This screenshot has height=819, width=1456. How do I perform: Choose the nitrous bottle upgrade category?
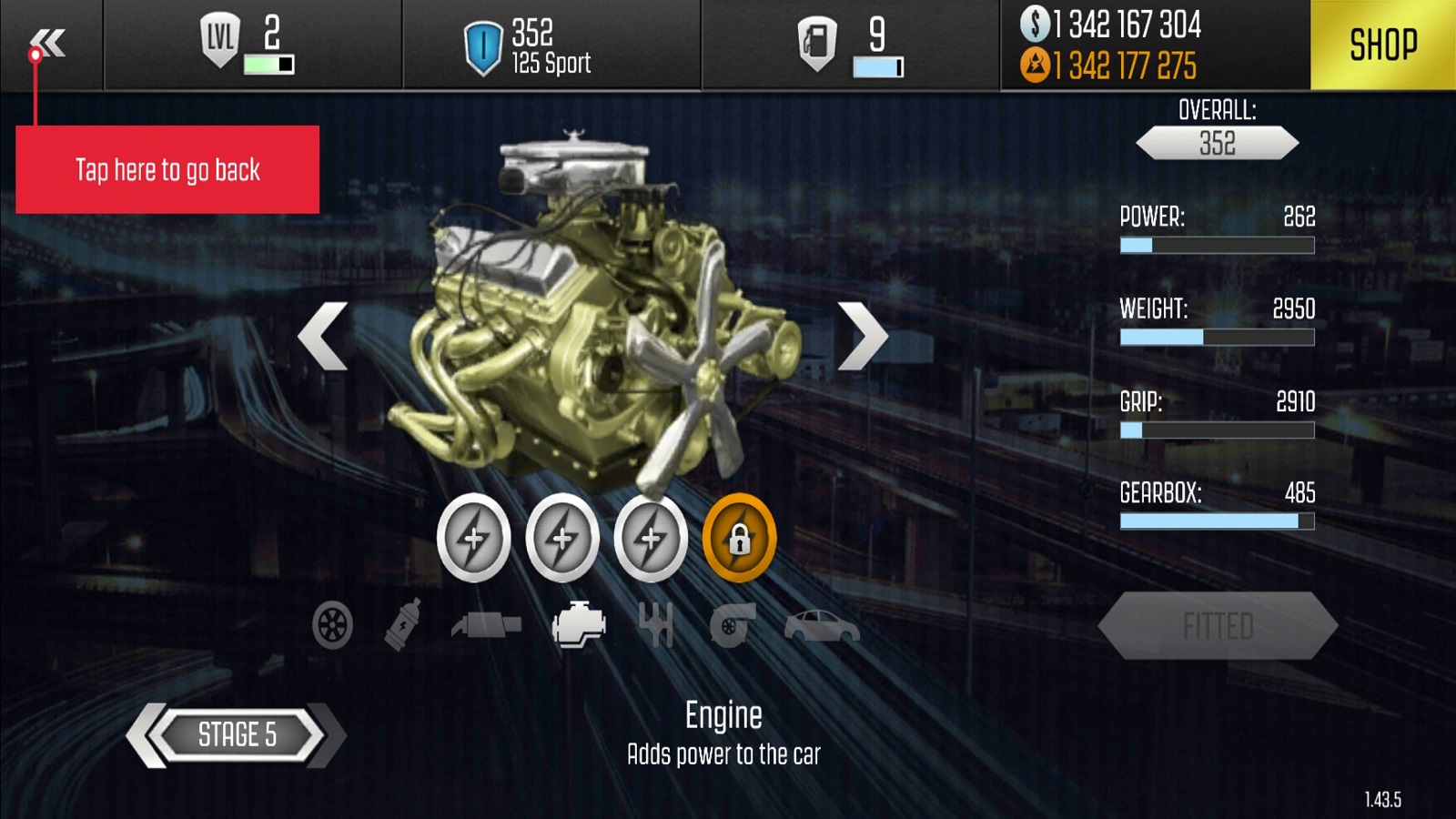pyautogui.click(x=402, y=624)
